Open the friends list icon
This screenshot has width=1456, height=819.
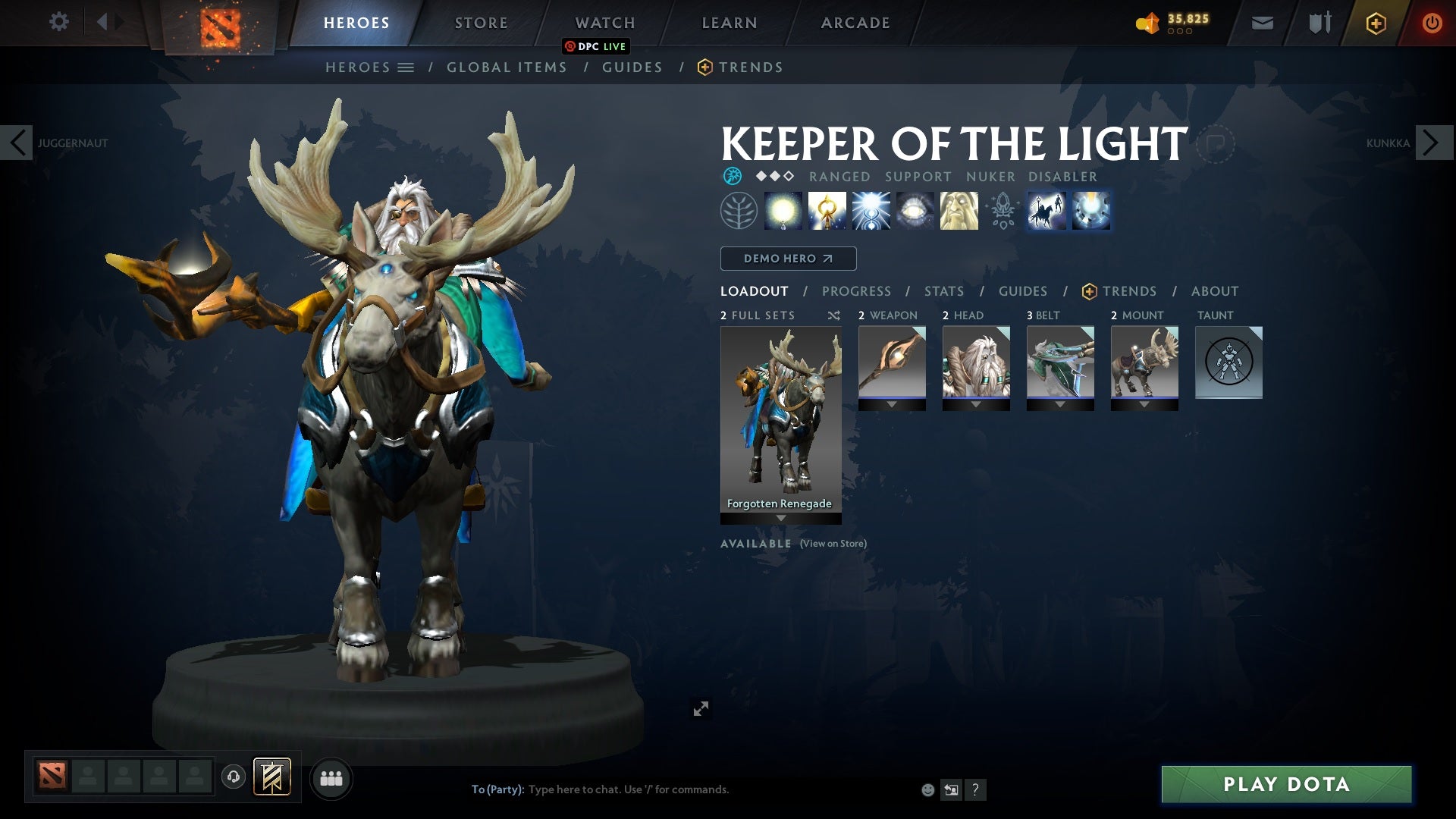(331, 777)
